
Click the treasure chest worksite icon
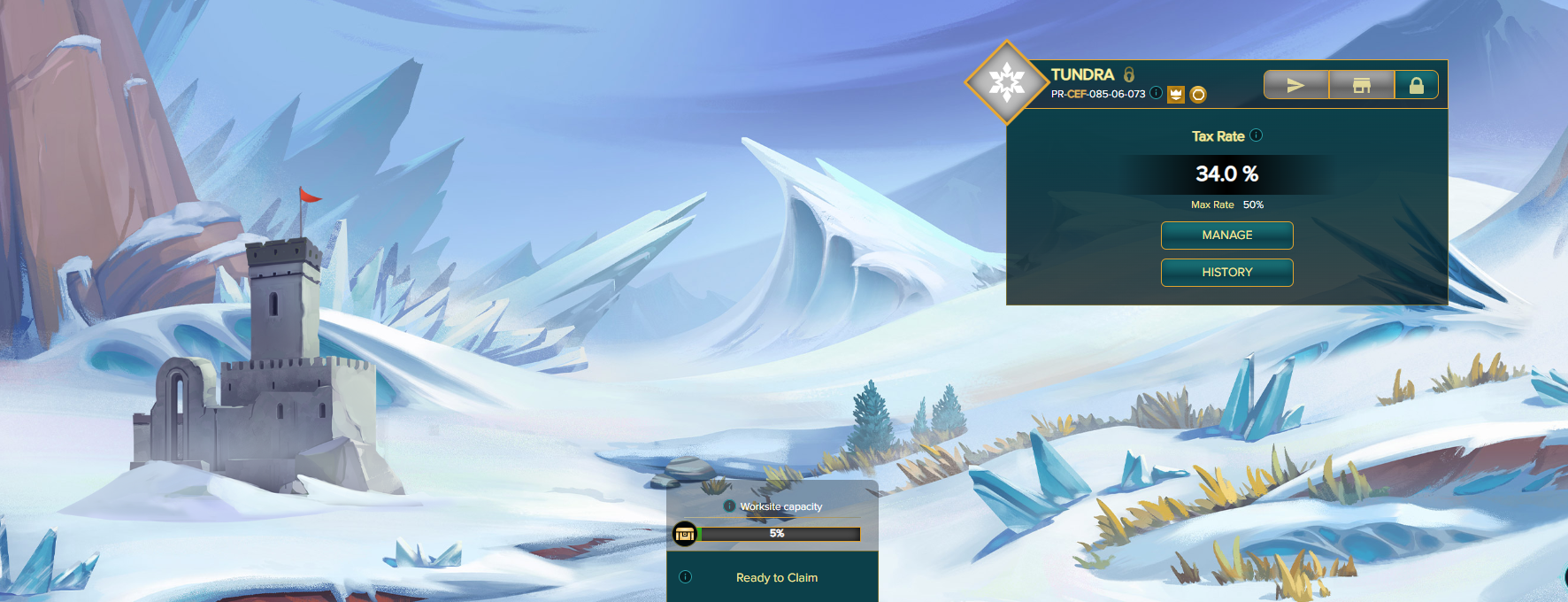click(x=685, y=534)
